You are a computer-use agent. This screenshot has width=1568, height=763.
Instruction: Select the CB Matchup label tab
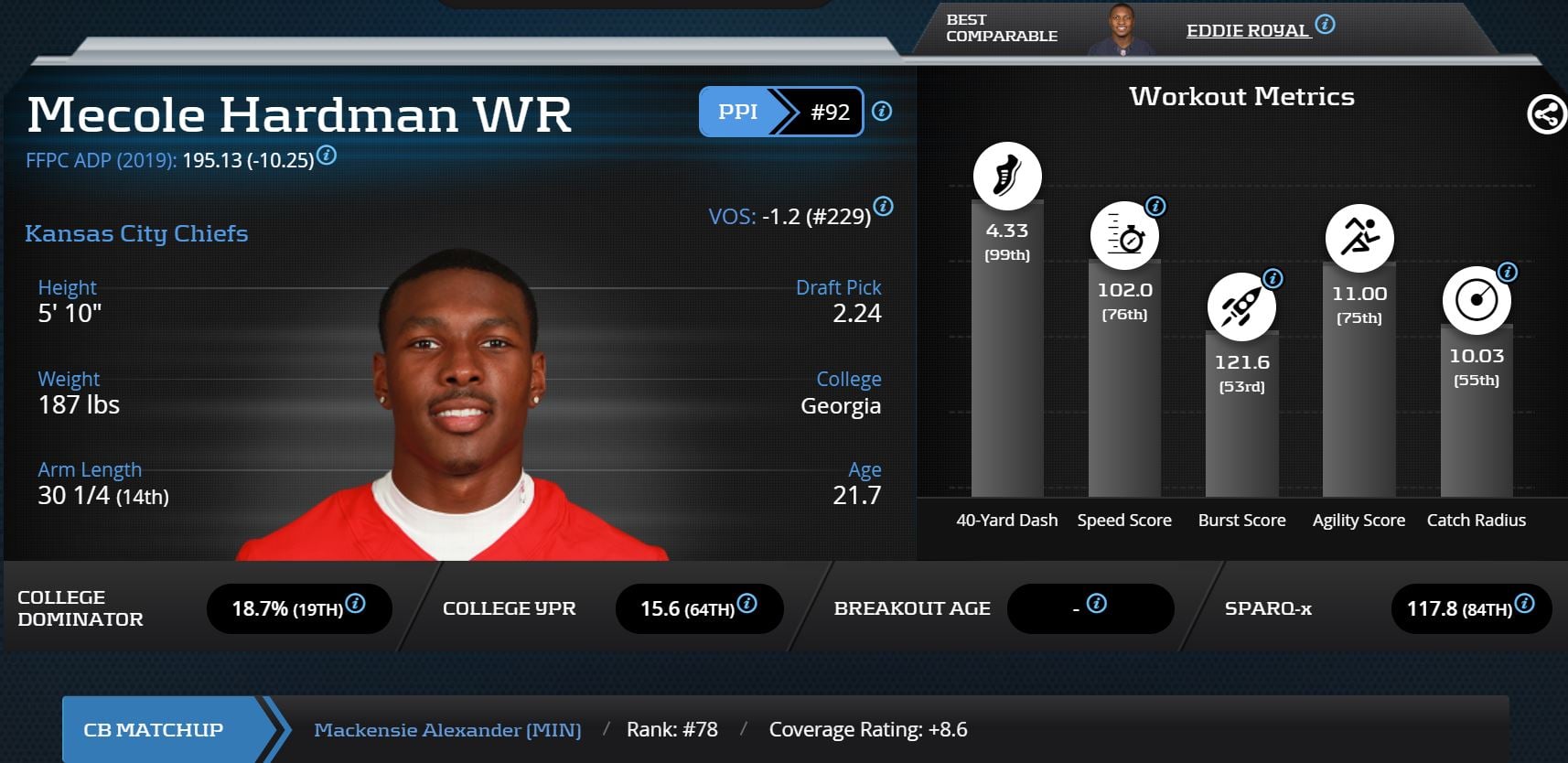click(154, 730)
